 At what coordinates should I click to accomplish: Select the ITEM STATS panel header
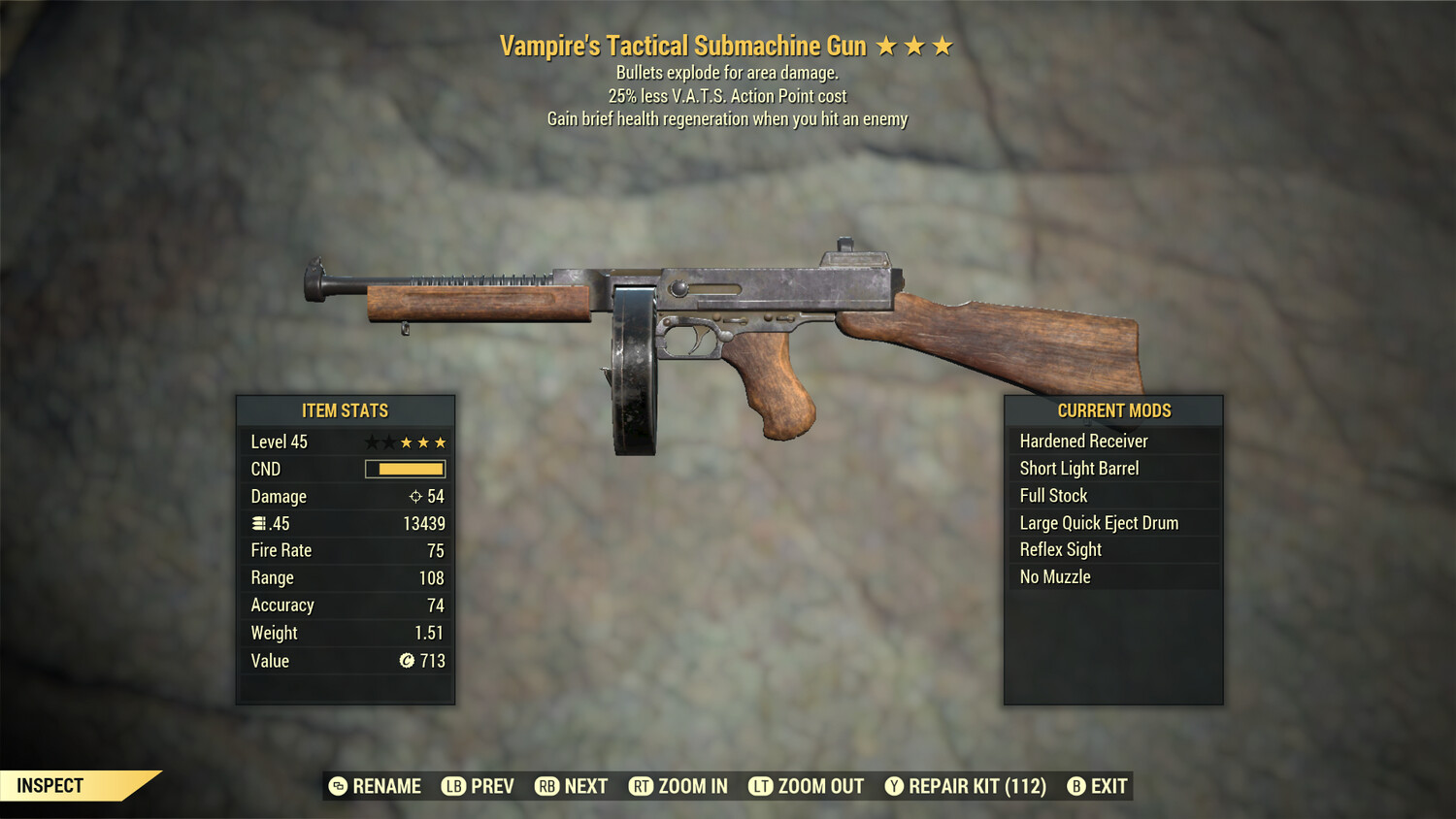tap(345, 410)
